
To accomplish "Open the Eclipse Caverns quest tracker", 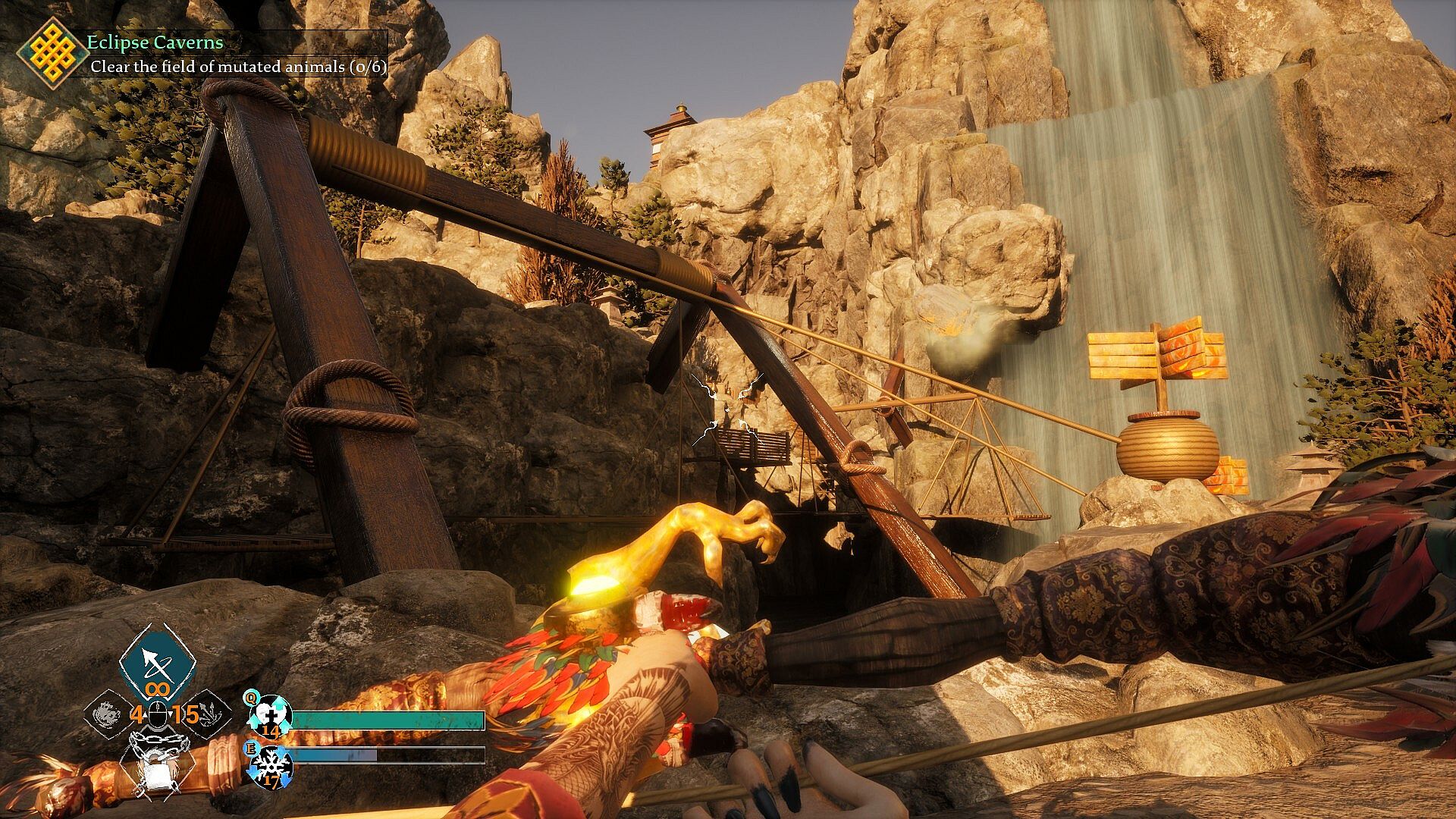I will point(155,43).
